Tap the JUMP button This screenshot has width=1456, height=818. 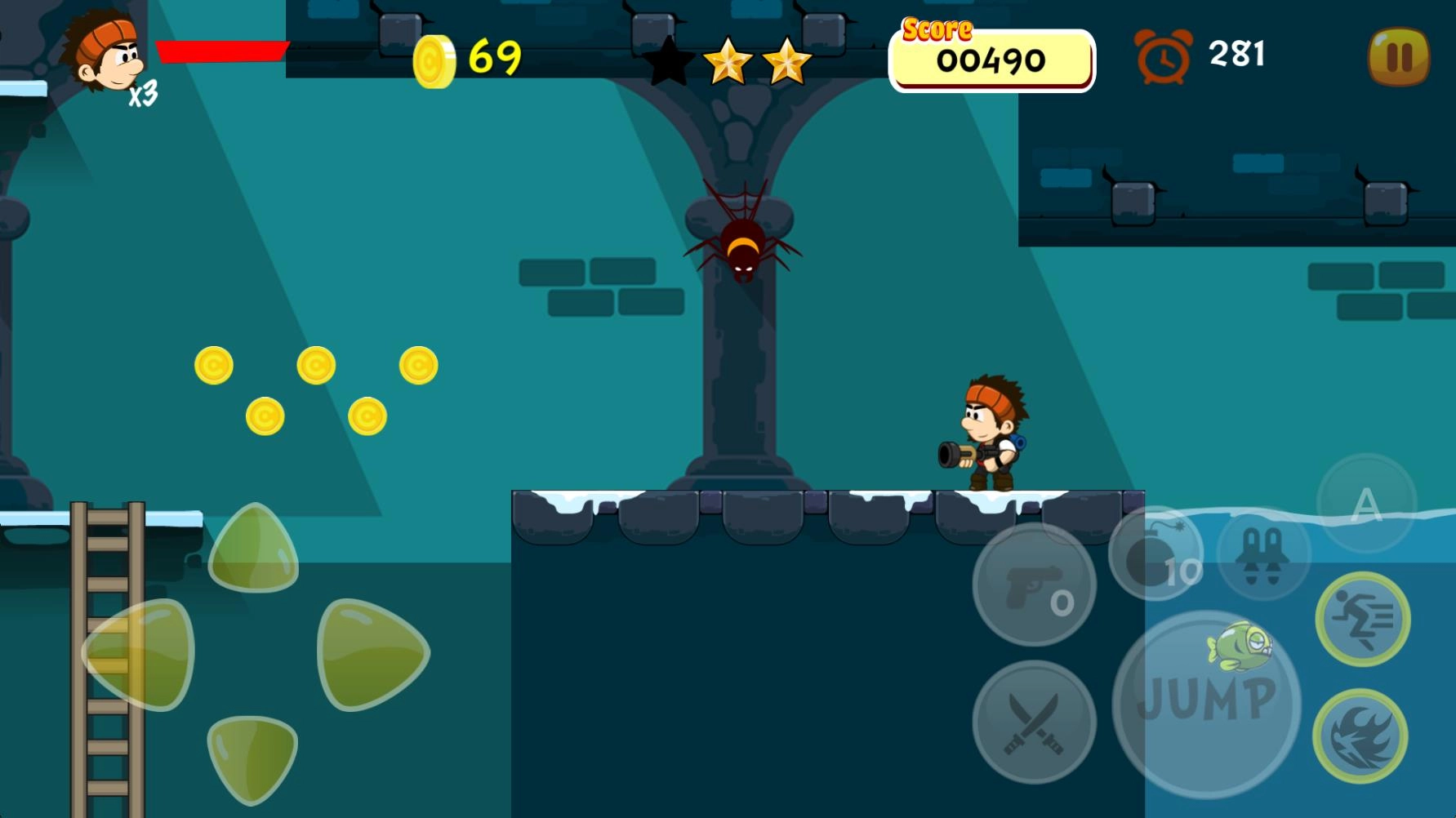pyautogui.click(x=1206, y=703)
